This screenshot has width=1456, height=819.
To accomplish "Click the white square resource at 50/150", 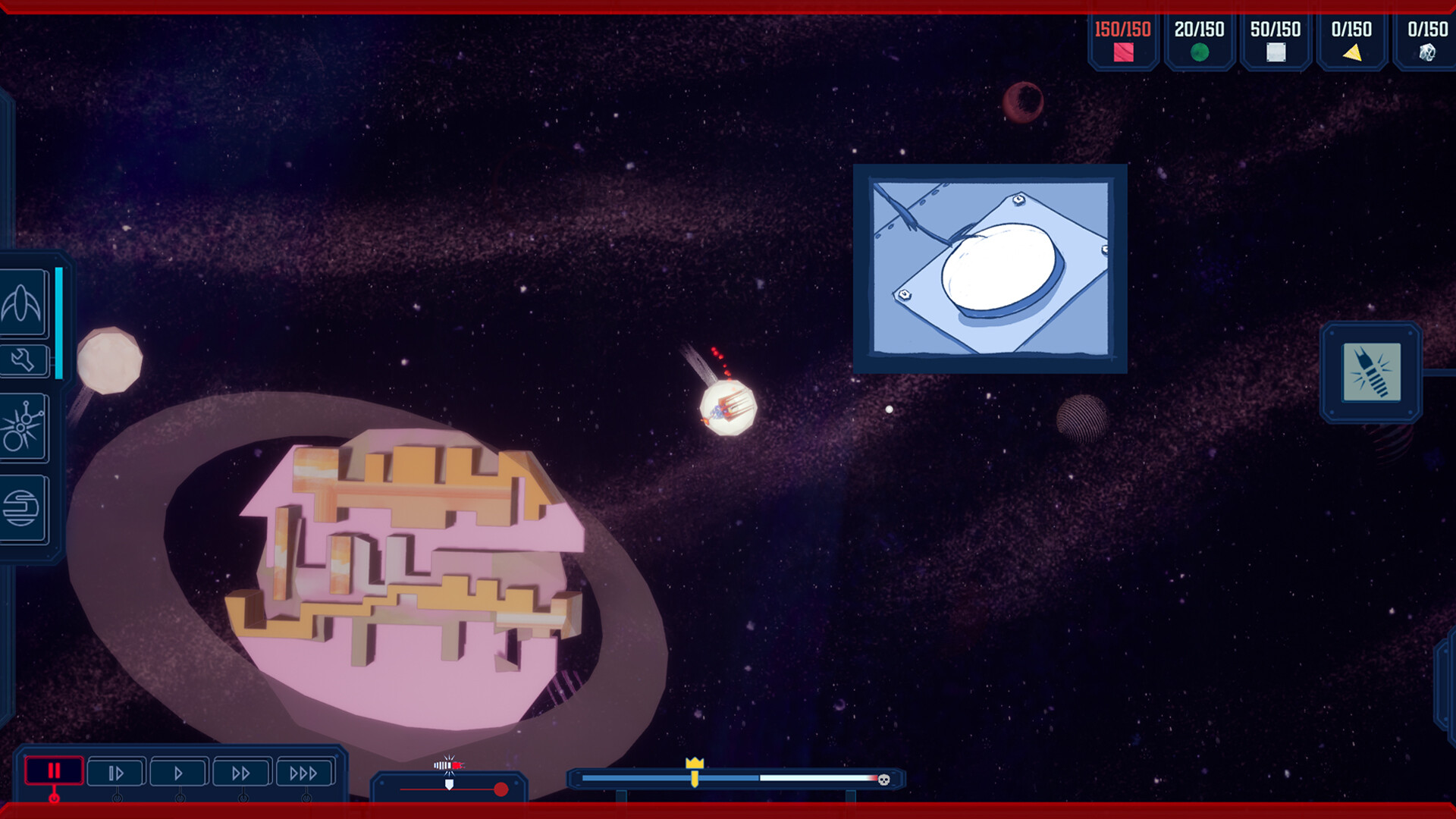I will tap(1275, 39).
